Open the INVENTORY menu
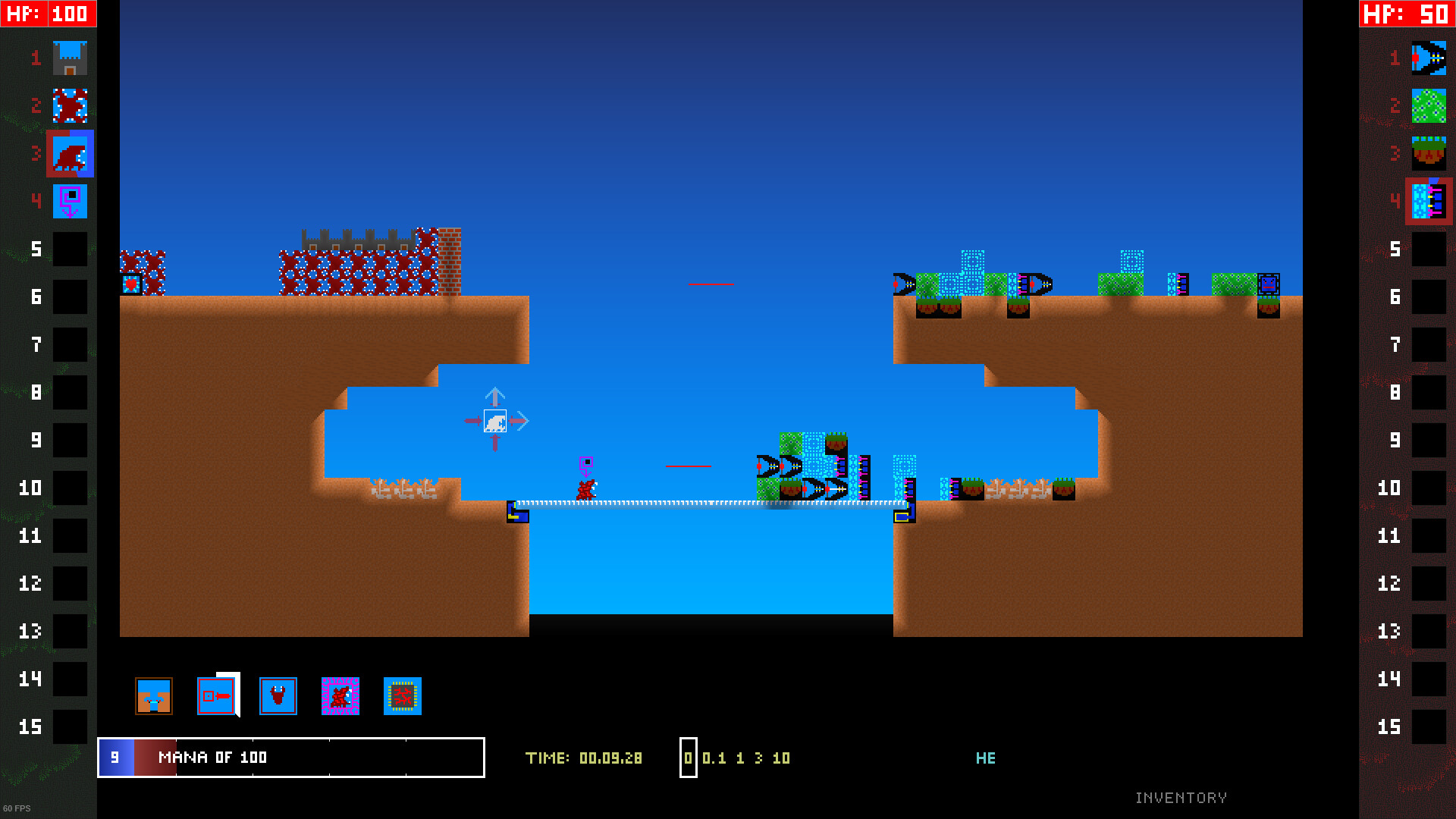This screenshot has height=819, width=1456. click(1181, 797)
